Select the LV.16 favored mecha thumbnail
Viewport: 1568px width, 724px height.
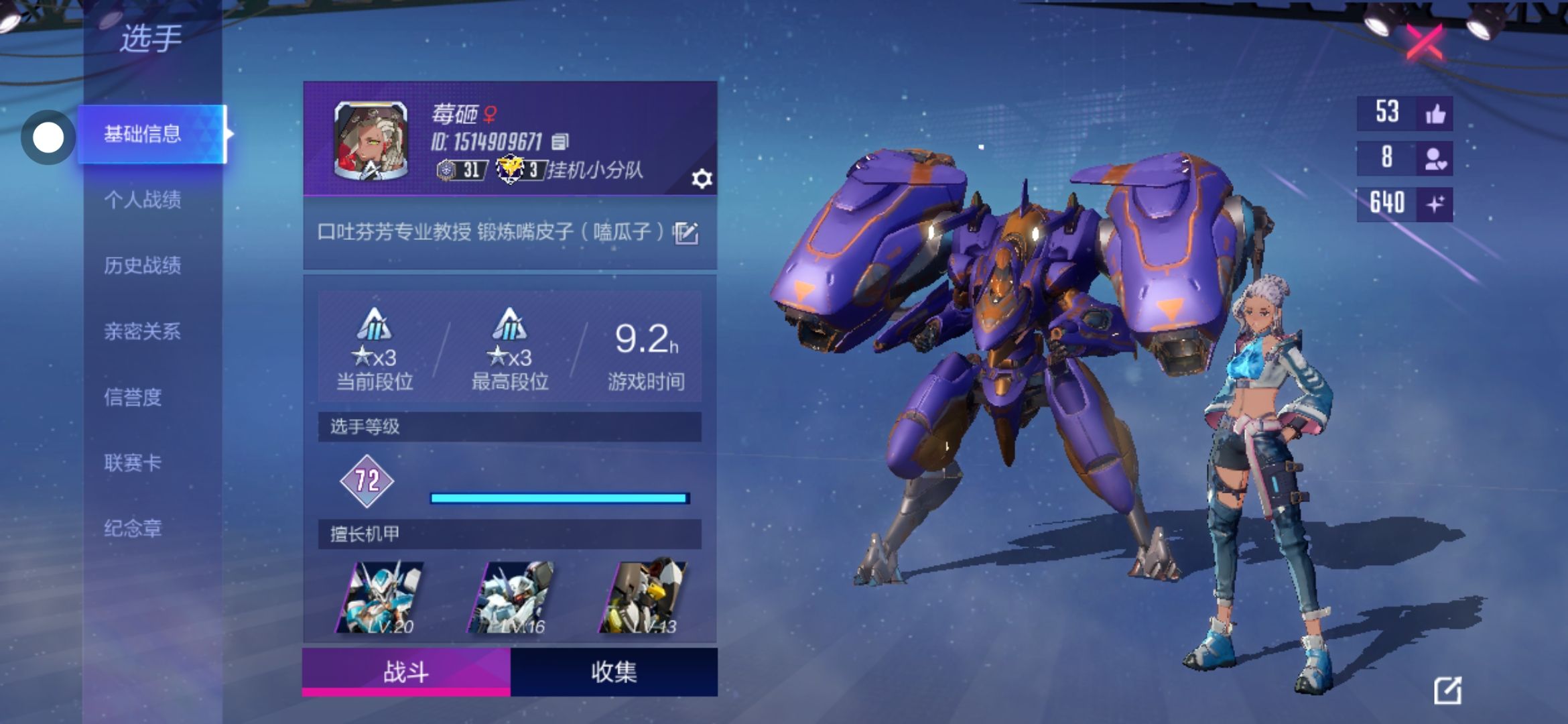click(x=513, y=597)
